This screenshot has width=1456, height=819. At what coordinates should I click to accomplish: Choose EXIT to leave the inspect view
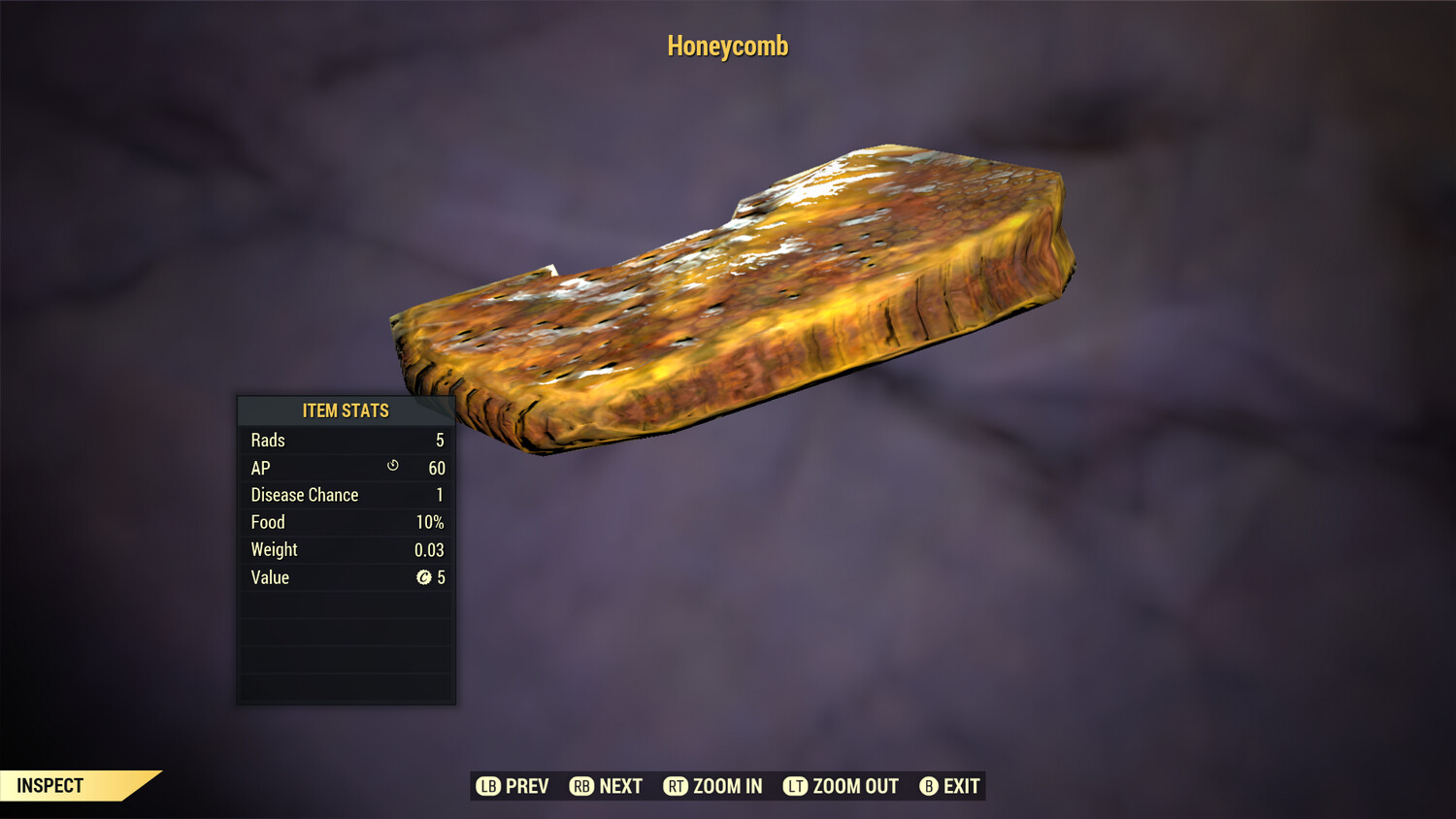click(948, 786)
